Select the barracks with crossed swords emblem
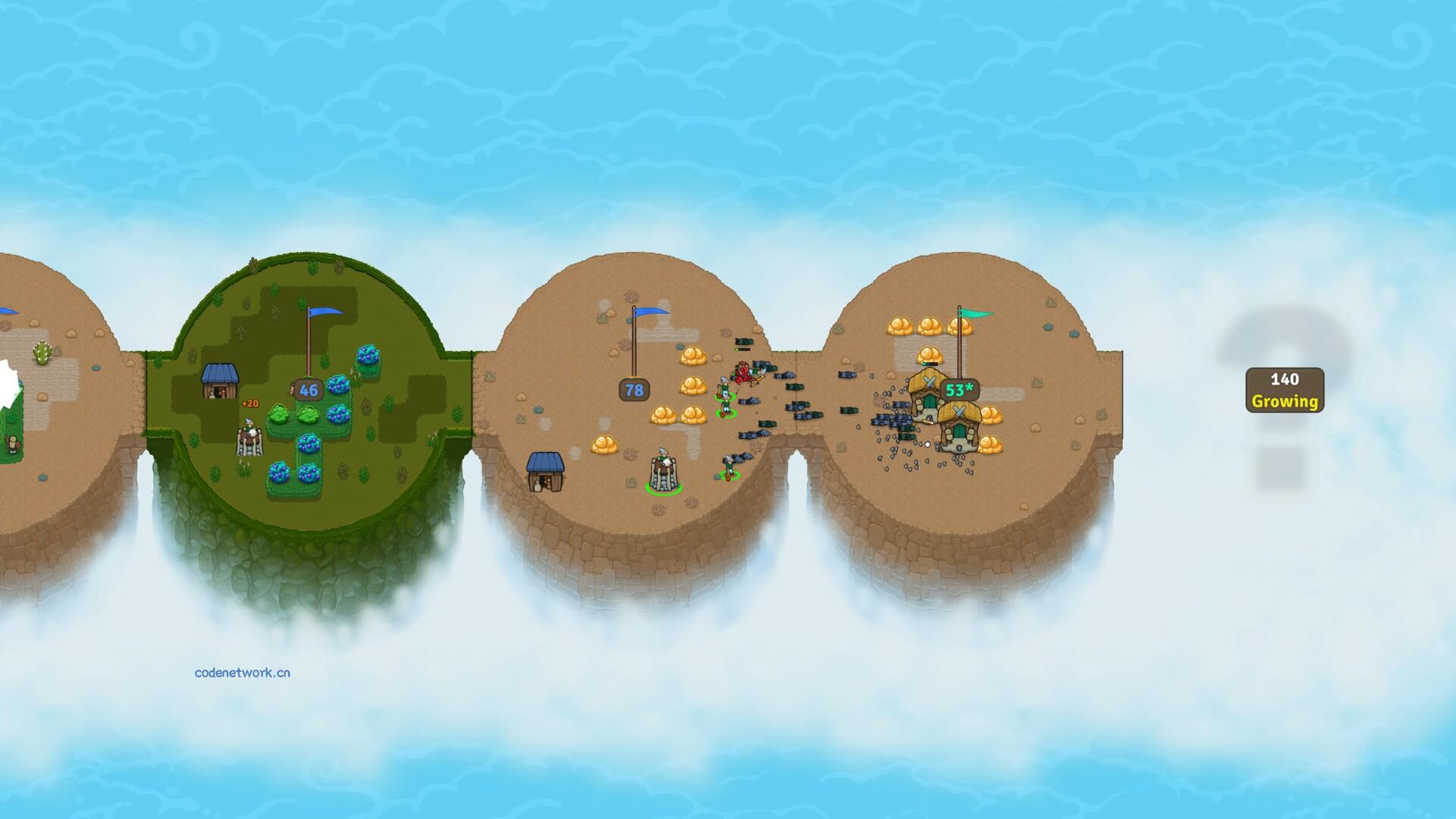Image resolution: width=1456 pixels, height=819 pixels. 926,394
